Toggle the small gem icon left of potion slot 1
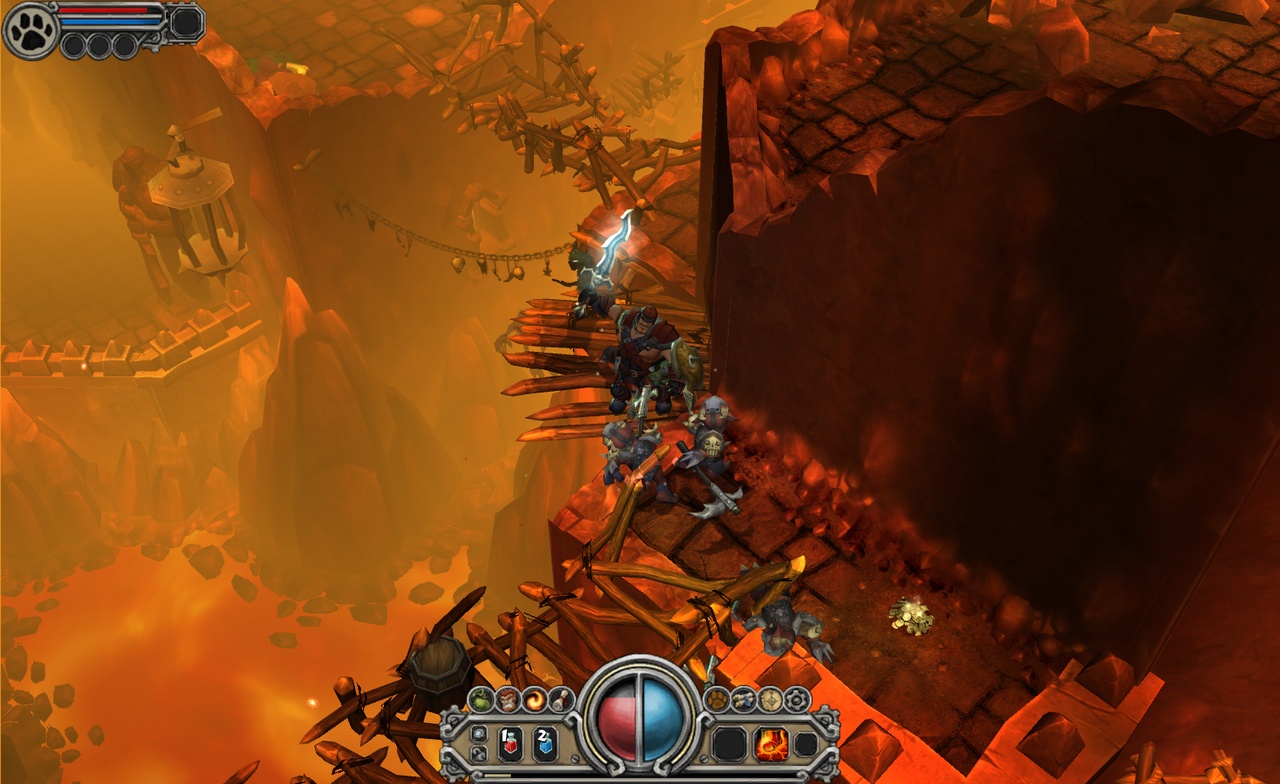This screenshot has height=784, width=1280. (x=478, y=733)
